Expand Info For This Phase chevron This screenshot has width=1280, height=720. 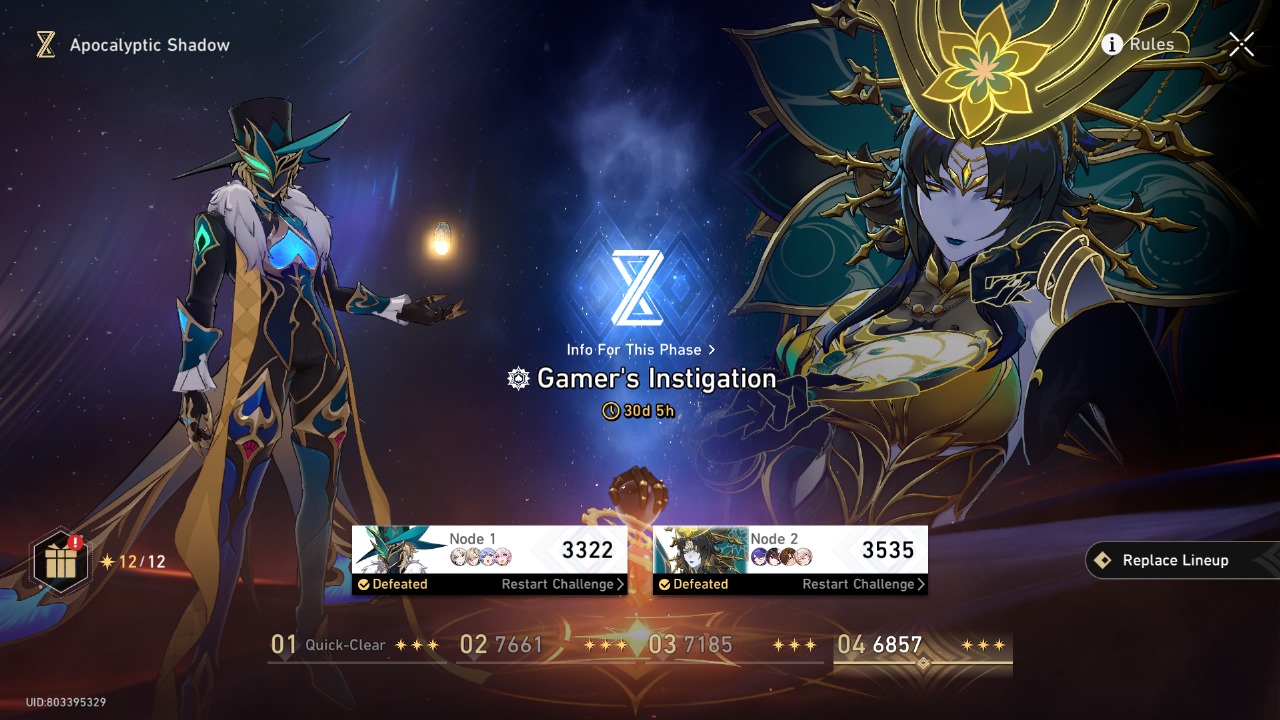(x=712, y=350)
